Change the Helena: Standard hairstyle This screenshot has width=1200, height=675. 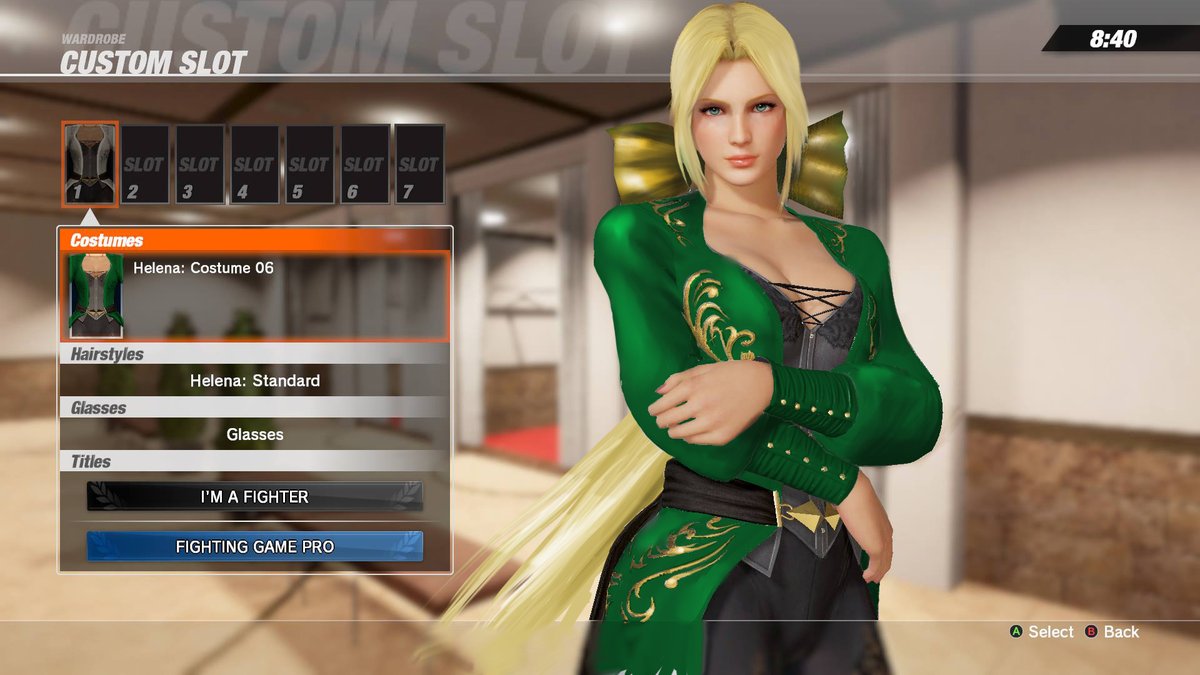[255, 381]
